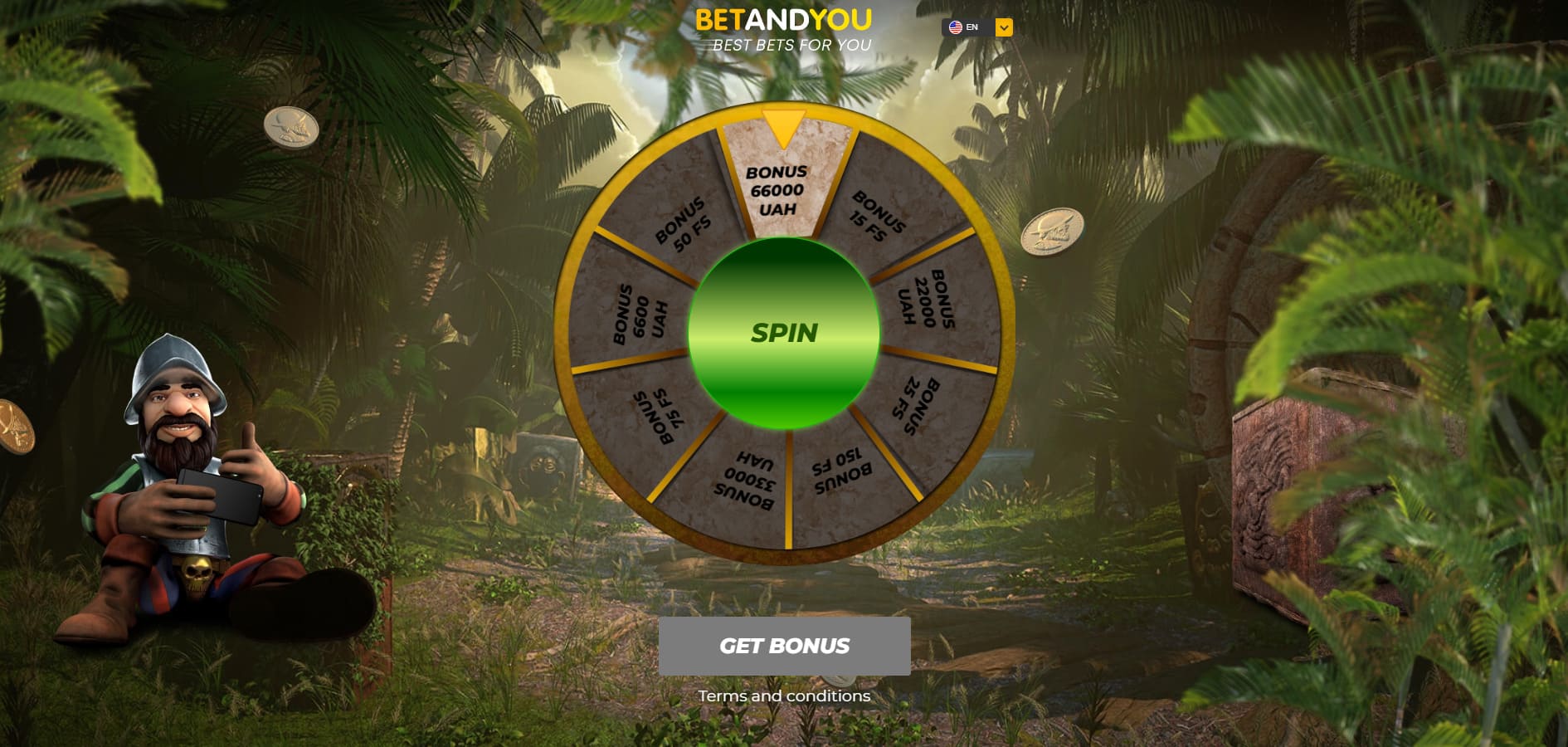Screen dimensions: 1568x747
Task: Select EN from the language selector
Action: (x=971, y=27)
